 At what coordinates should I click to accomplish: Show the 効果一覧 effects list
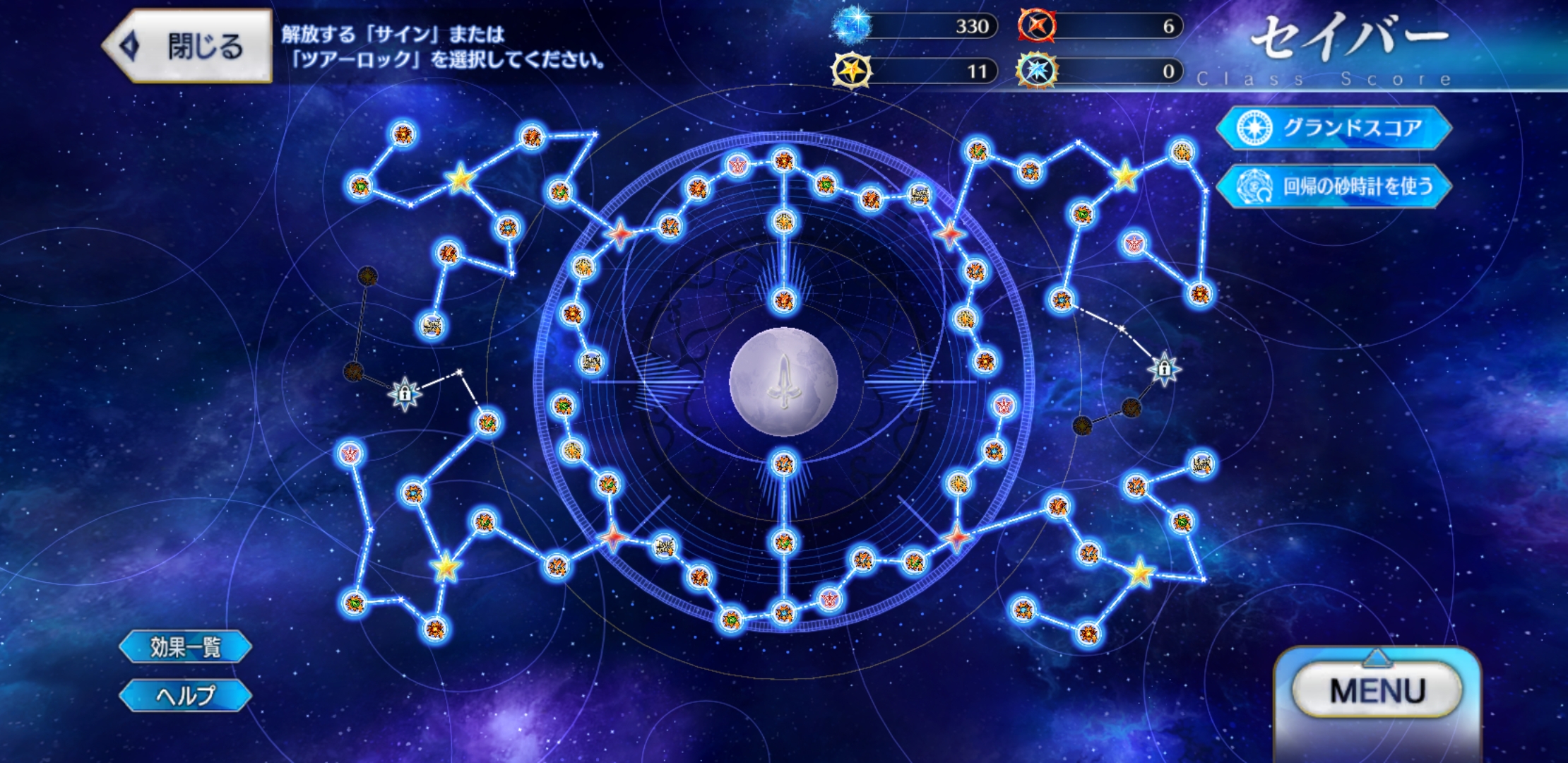185,646
